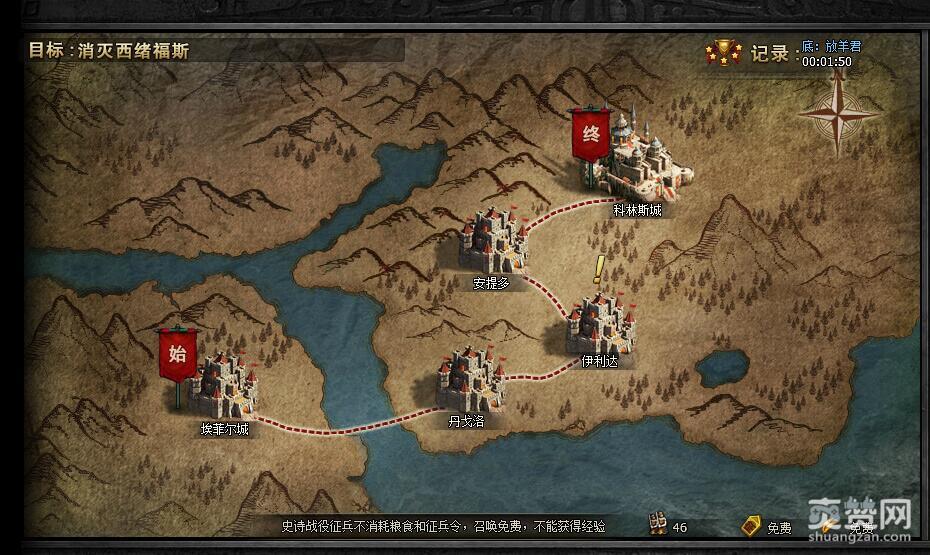930x555 pixels.
Task: Click the record holder name 放羊君
Action: [840, 46]
